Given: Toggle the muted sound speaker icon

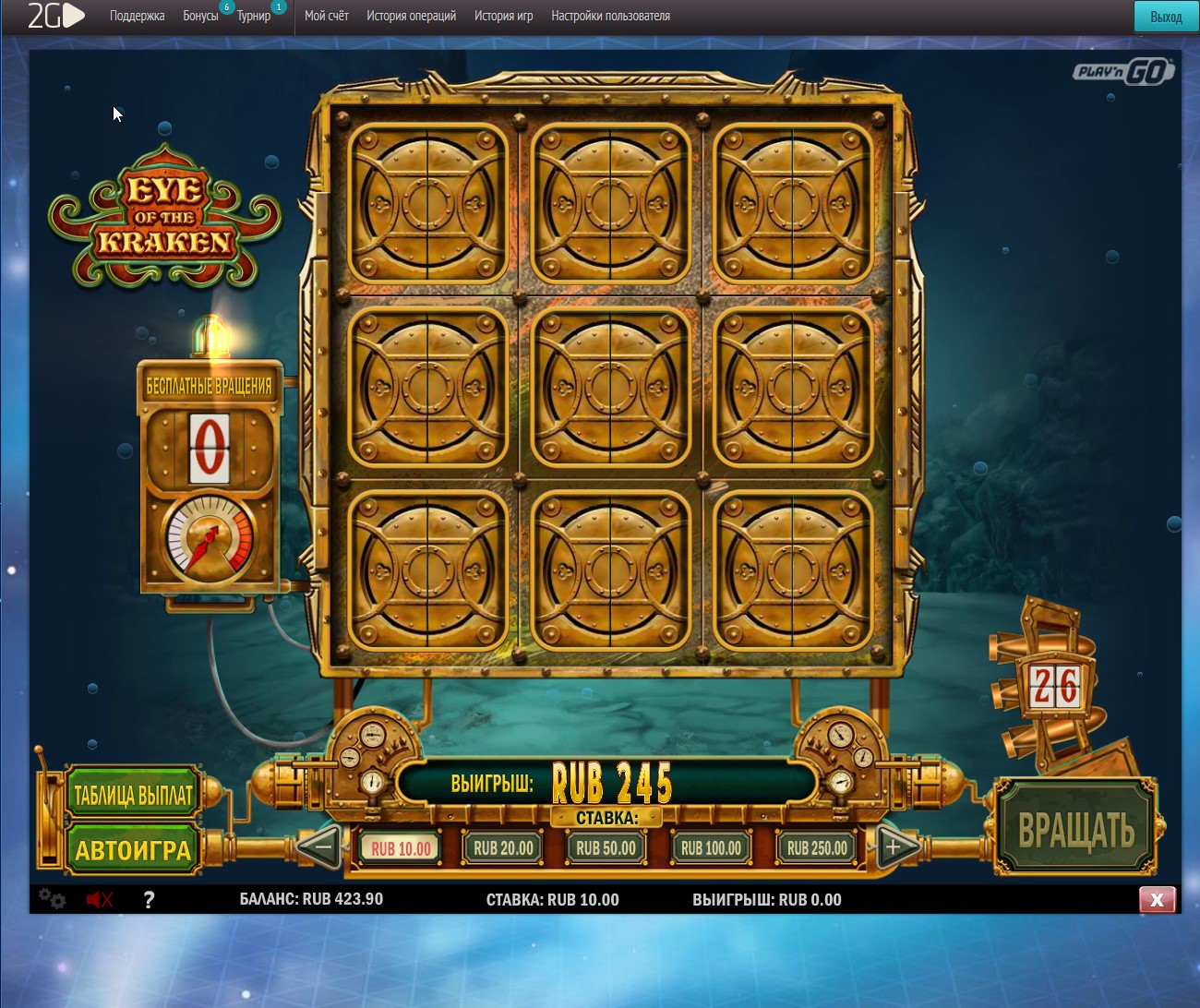Looking at the screenshot, I should coord(99,899).
